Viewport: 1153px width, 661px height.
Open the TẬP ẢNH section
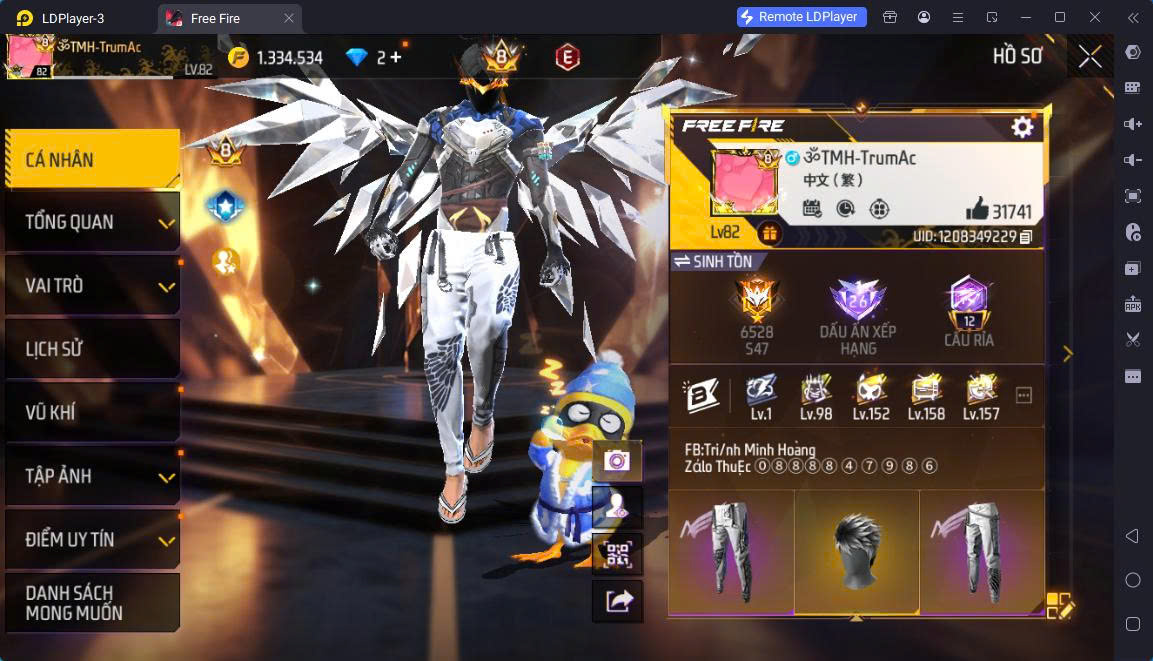92,476
